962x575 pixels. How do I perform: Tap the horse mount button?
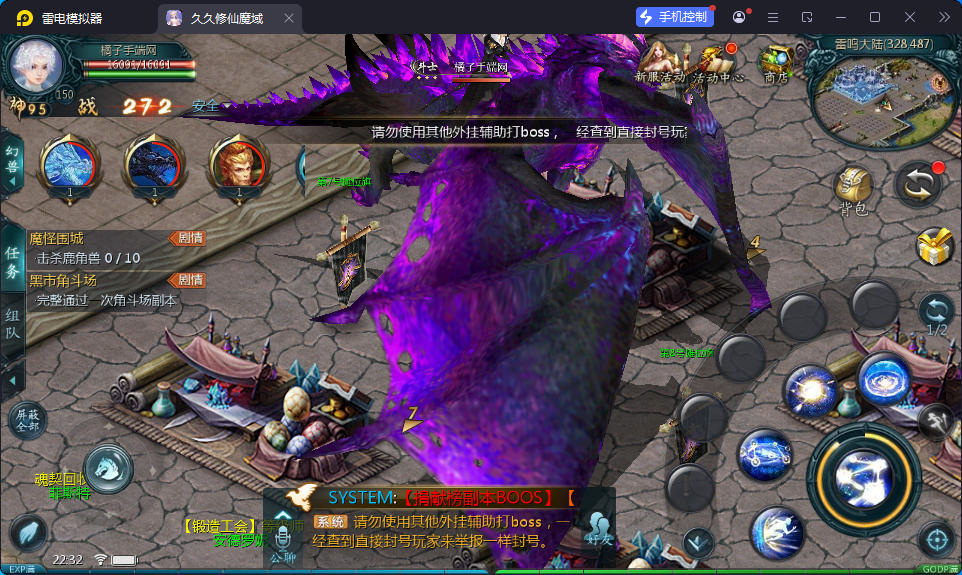point(108,466)
